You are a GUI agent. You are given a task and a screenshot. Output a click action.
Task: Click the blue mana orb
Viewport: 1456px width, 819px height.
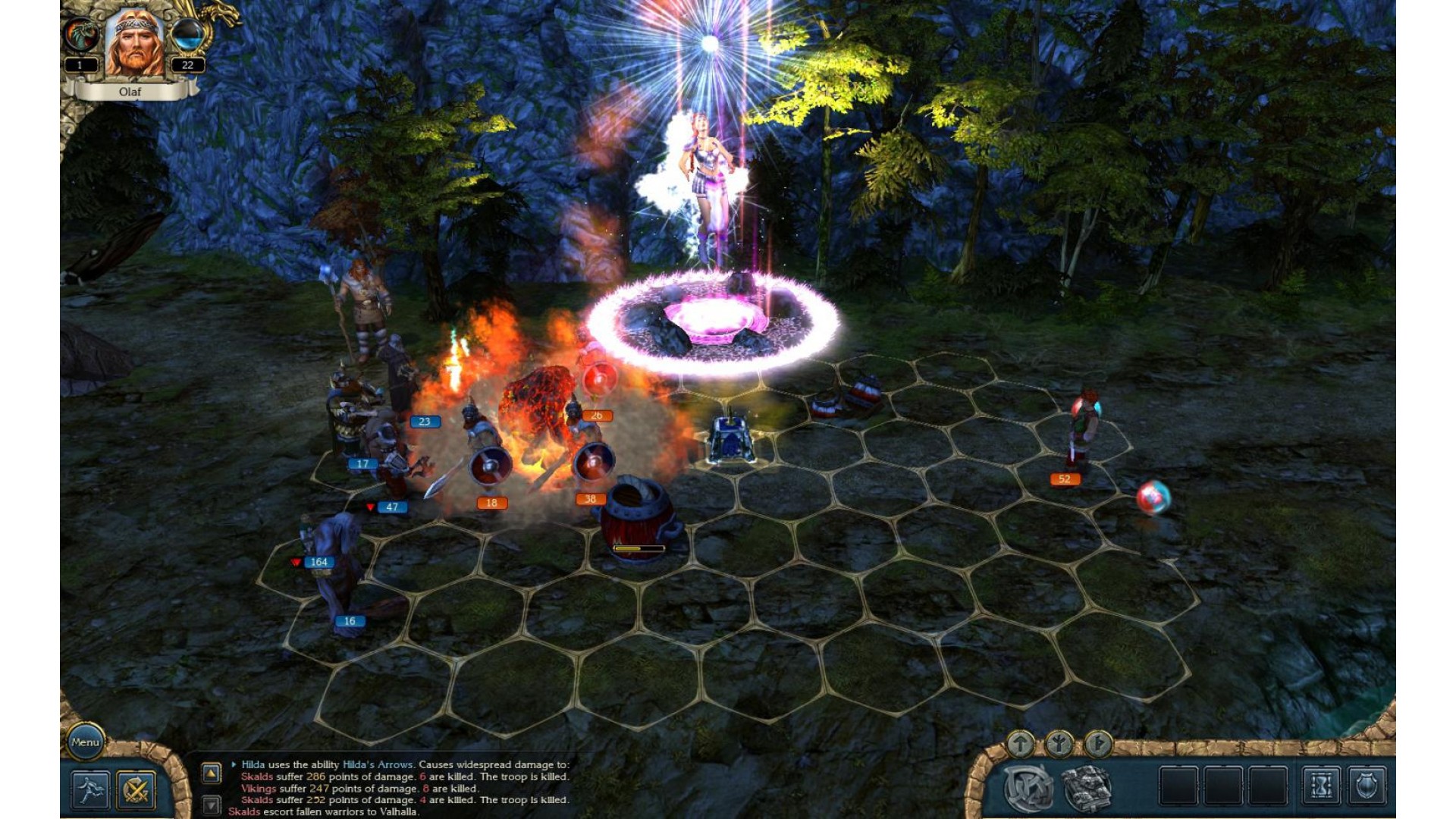[187, 36]
